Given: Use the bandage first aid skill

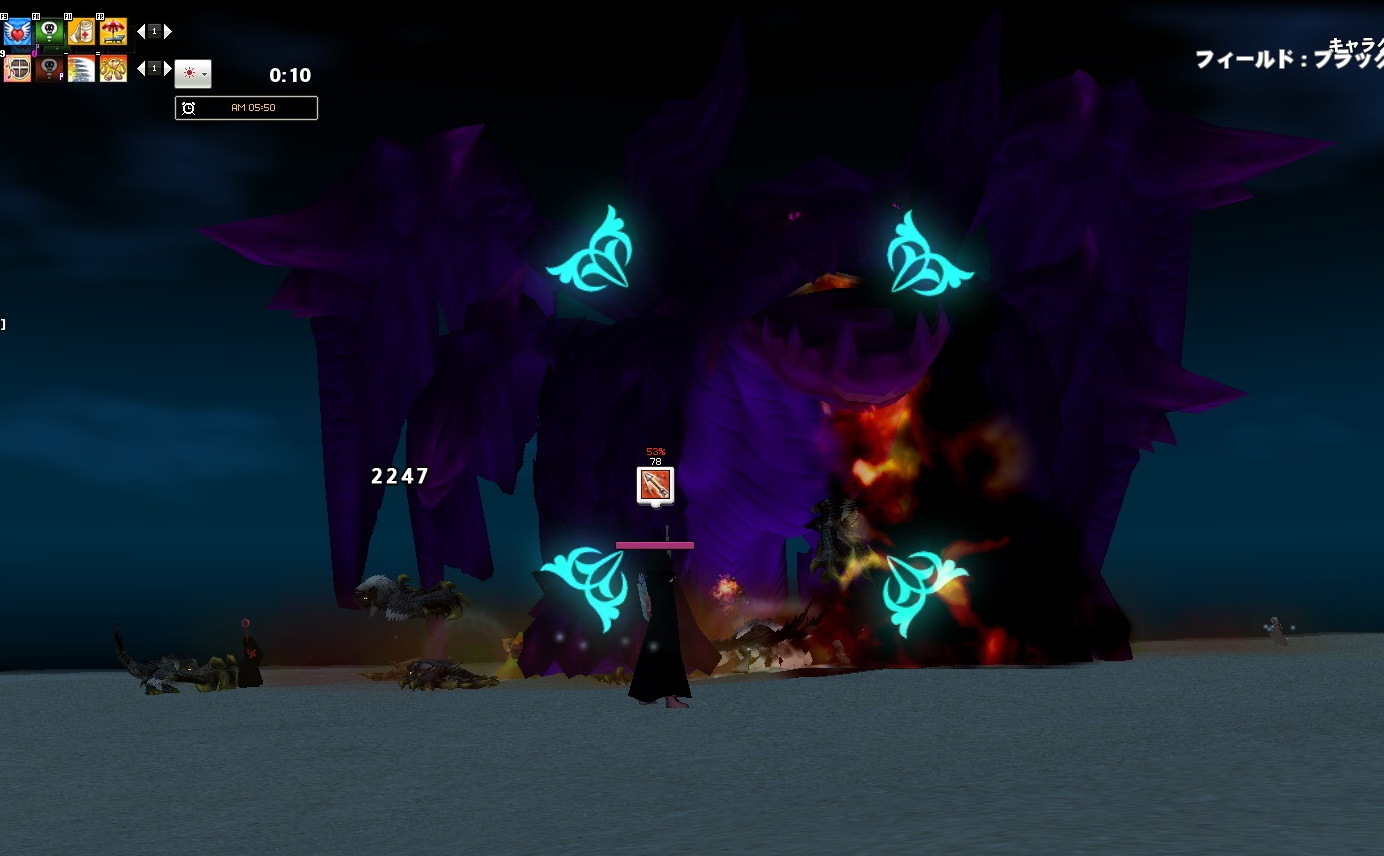Looking at the screenshot, I should pos(82,32).
